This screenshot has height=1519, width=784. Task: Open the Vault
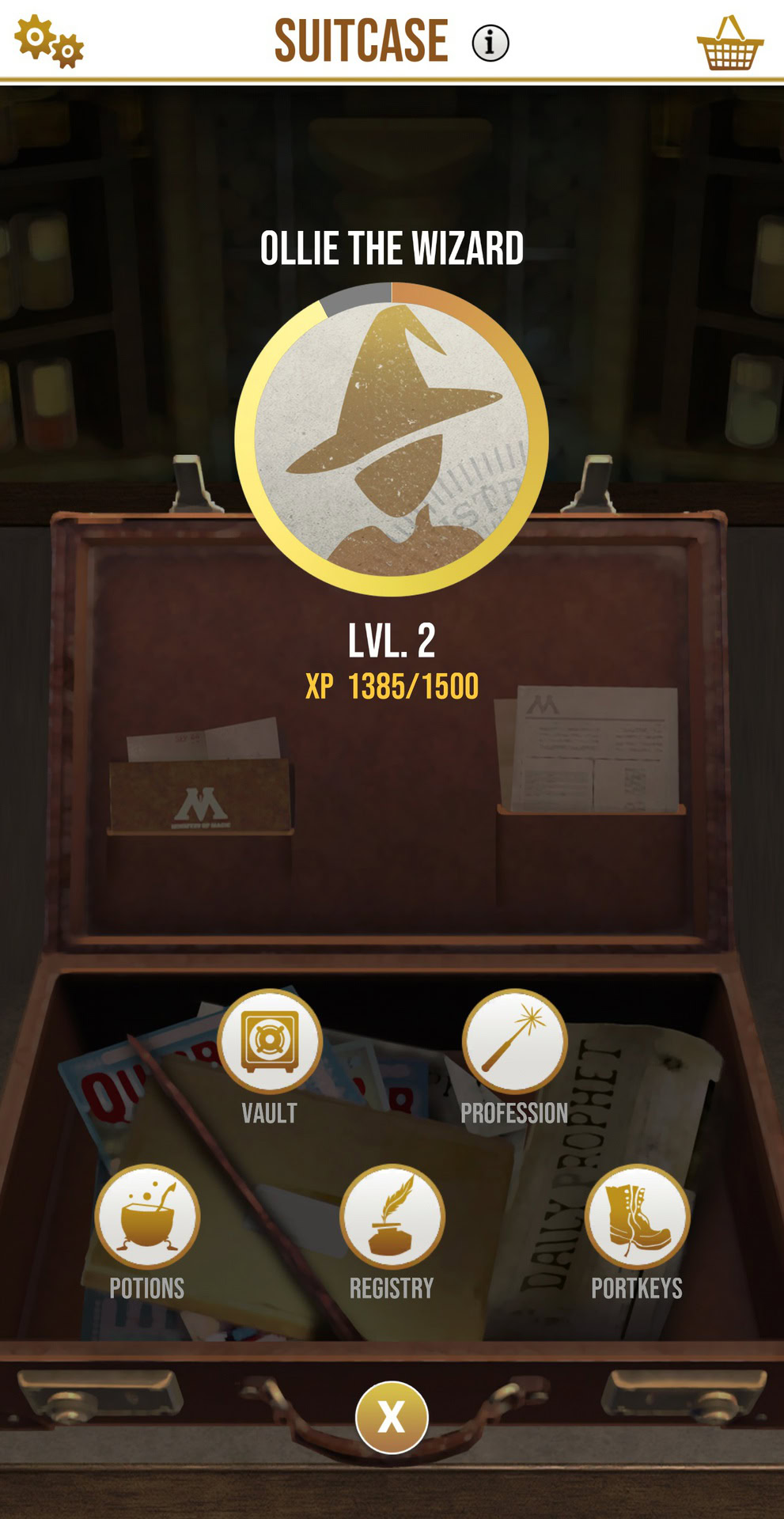[270, 1041]
